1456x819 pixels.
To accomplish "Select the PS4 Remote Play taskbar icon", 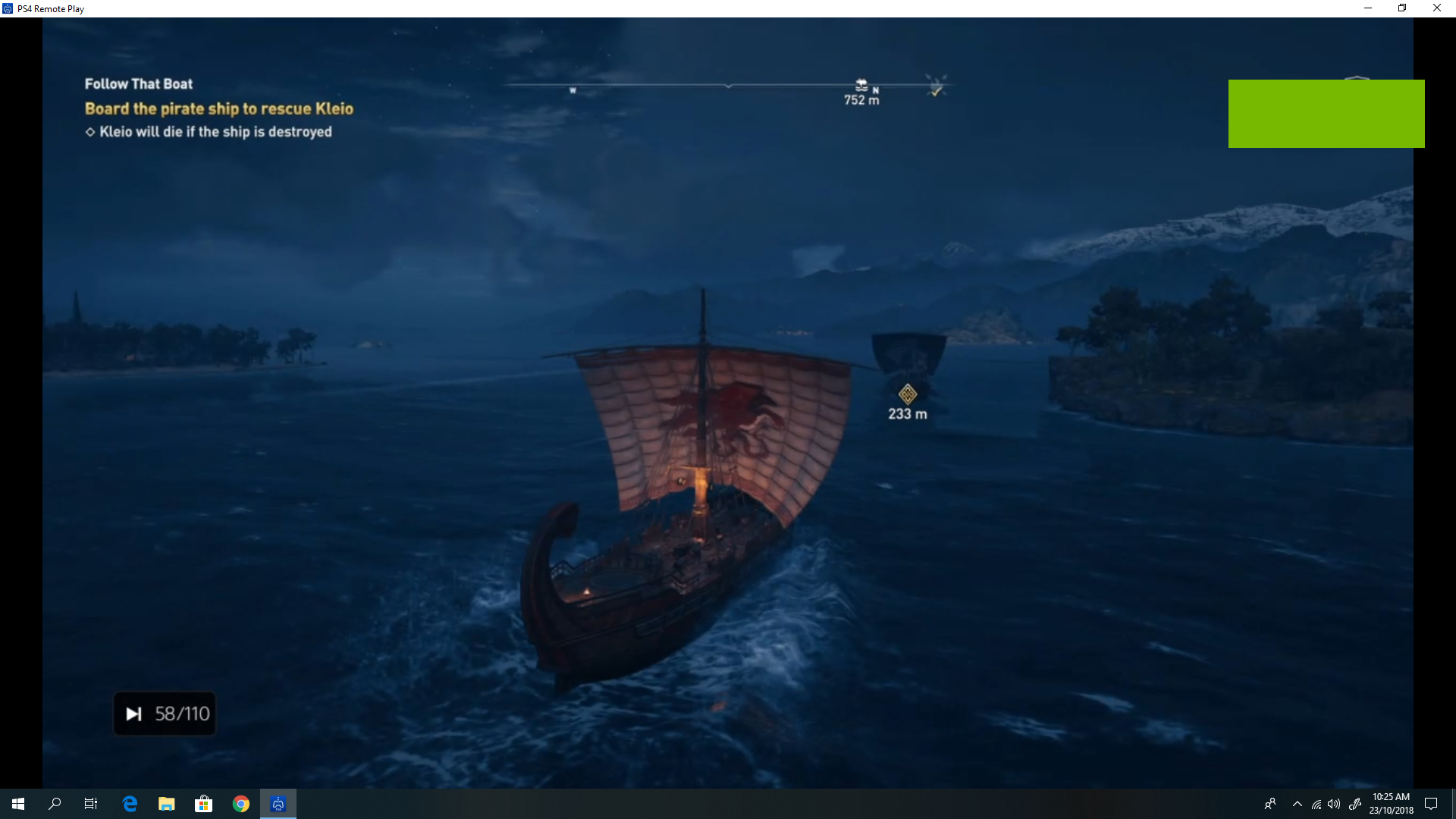I will pyautogui.click(x=278, y=803).
